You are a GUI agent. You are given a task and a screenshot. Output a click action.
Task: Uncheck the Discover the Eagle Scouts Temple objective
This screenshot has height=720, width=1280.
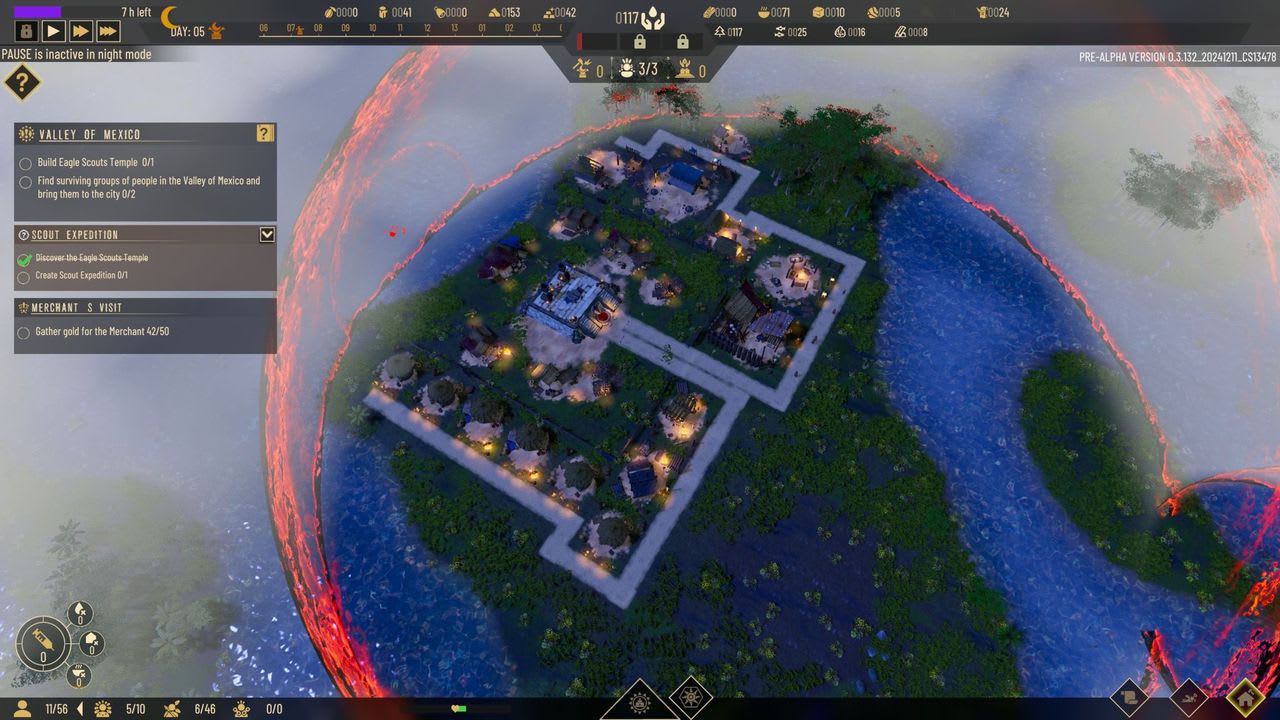24,257
